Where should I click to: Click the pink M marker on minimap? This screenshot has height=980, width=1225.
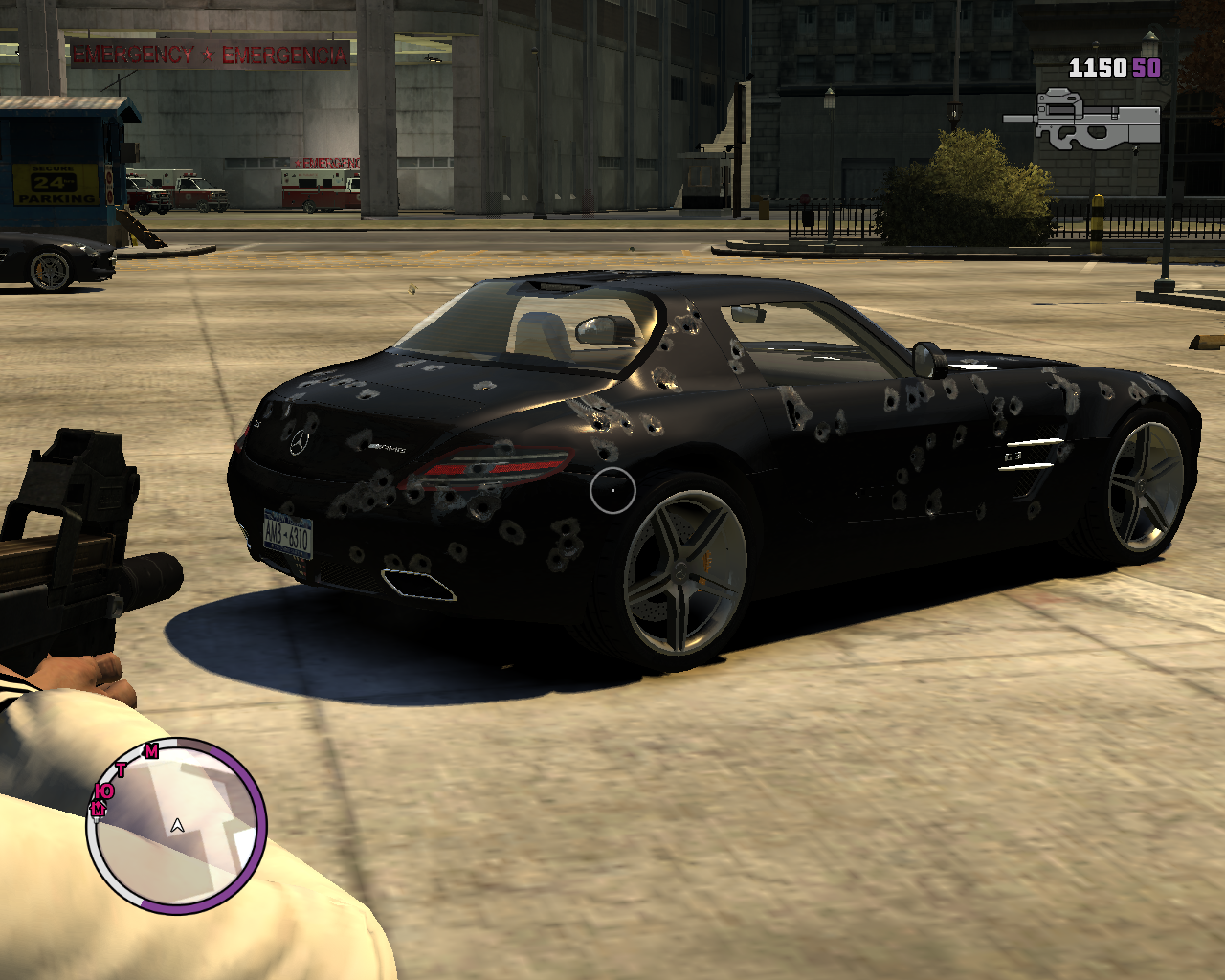tap(151, 751)
